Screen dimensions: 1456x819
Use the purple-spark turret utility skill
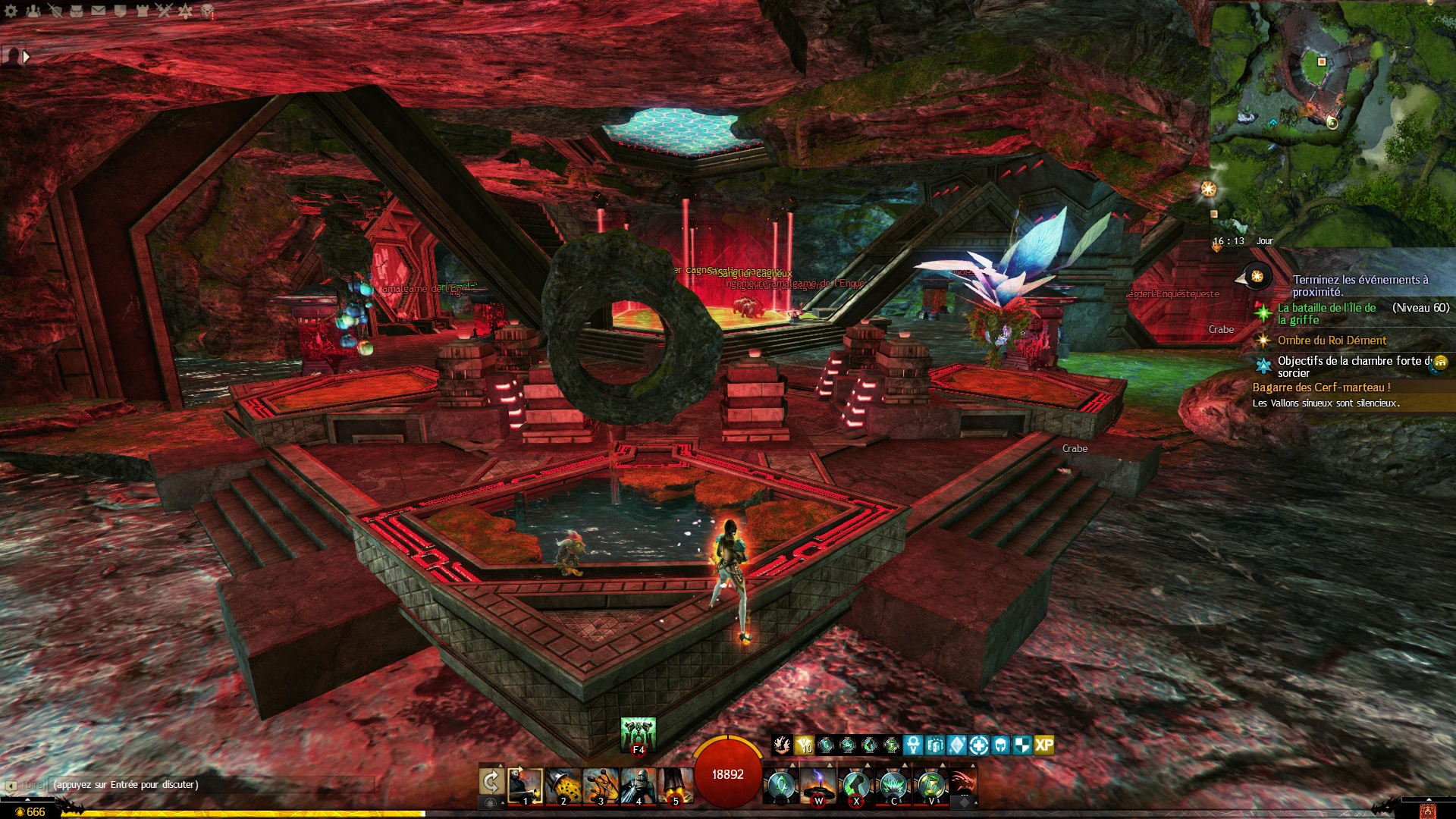tap(818, 786)
